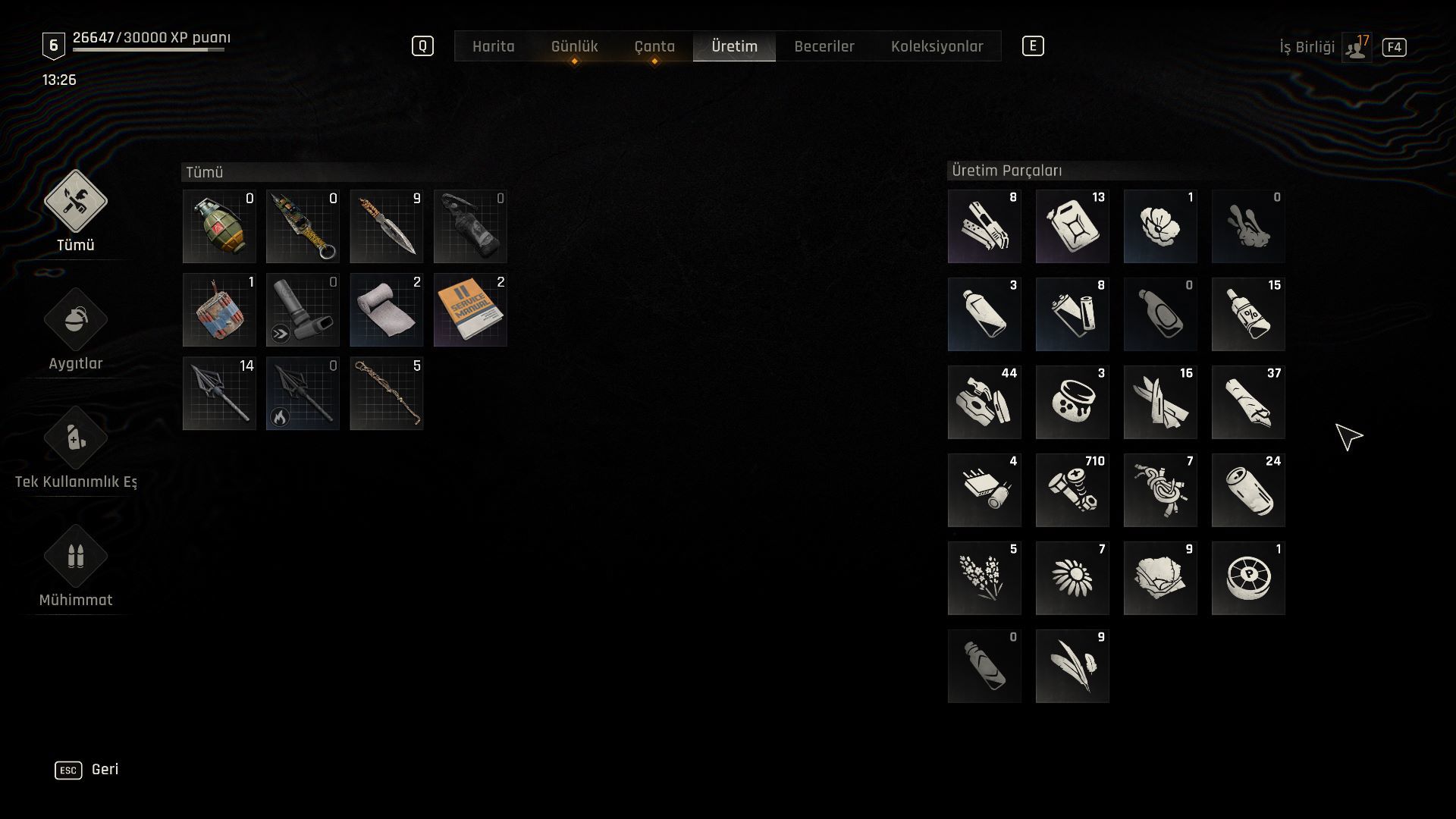
Task: Choose the Tek Kullanımlık category
Action: pyautogui.click(x=75, y=439)
